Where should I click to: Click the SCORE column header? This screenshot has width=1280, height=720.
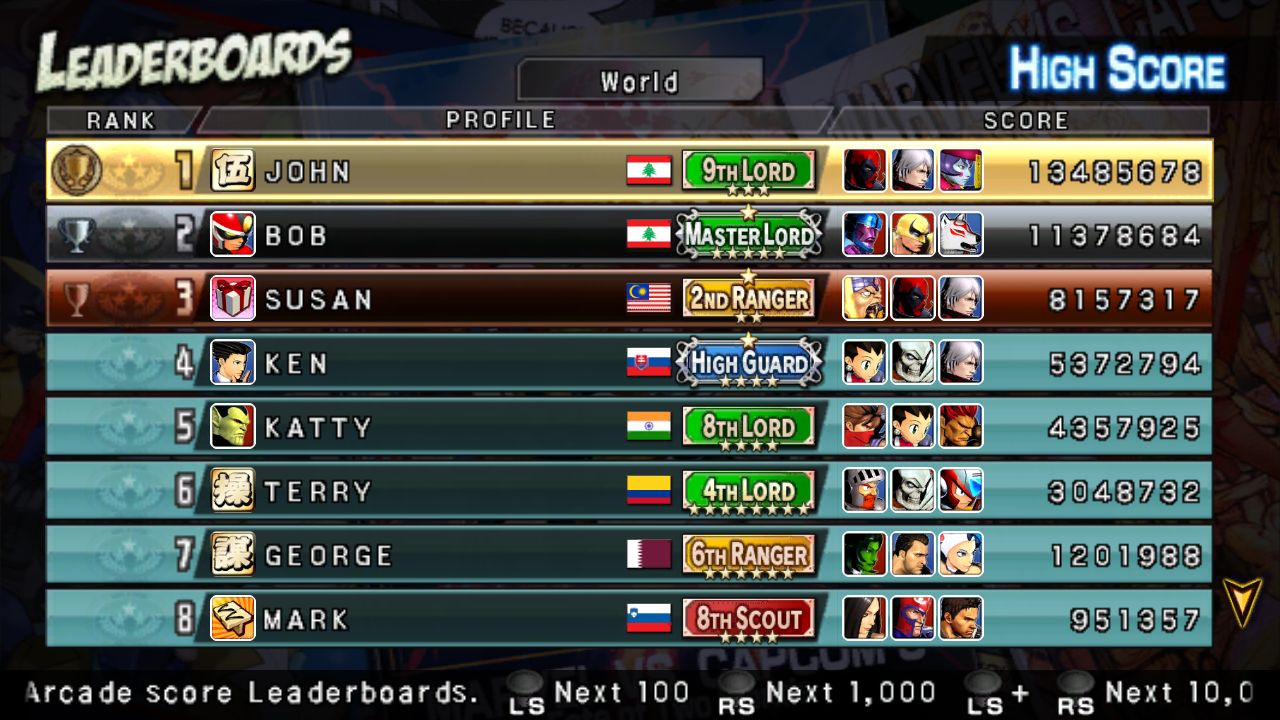click(1026, 121)
